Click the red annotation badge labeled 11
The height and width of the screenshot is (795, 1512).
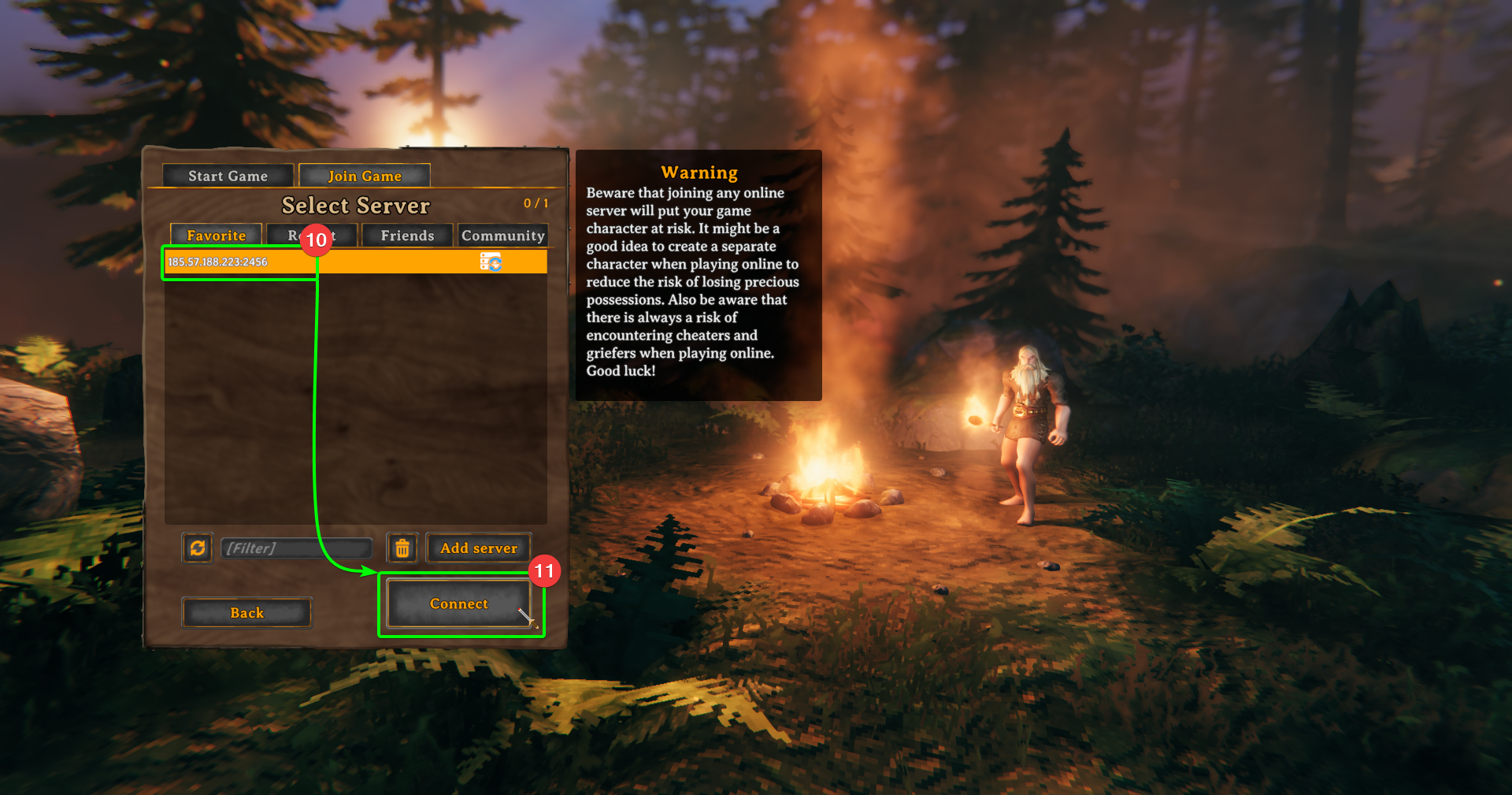coord(545,572)
